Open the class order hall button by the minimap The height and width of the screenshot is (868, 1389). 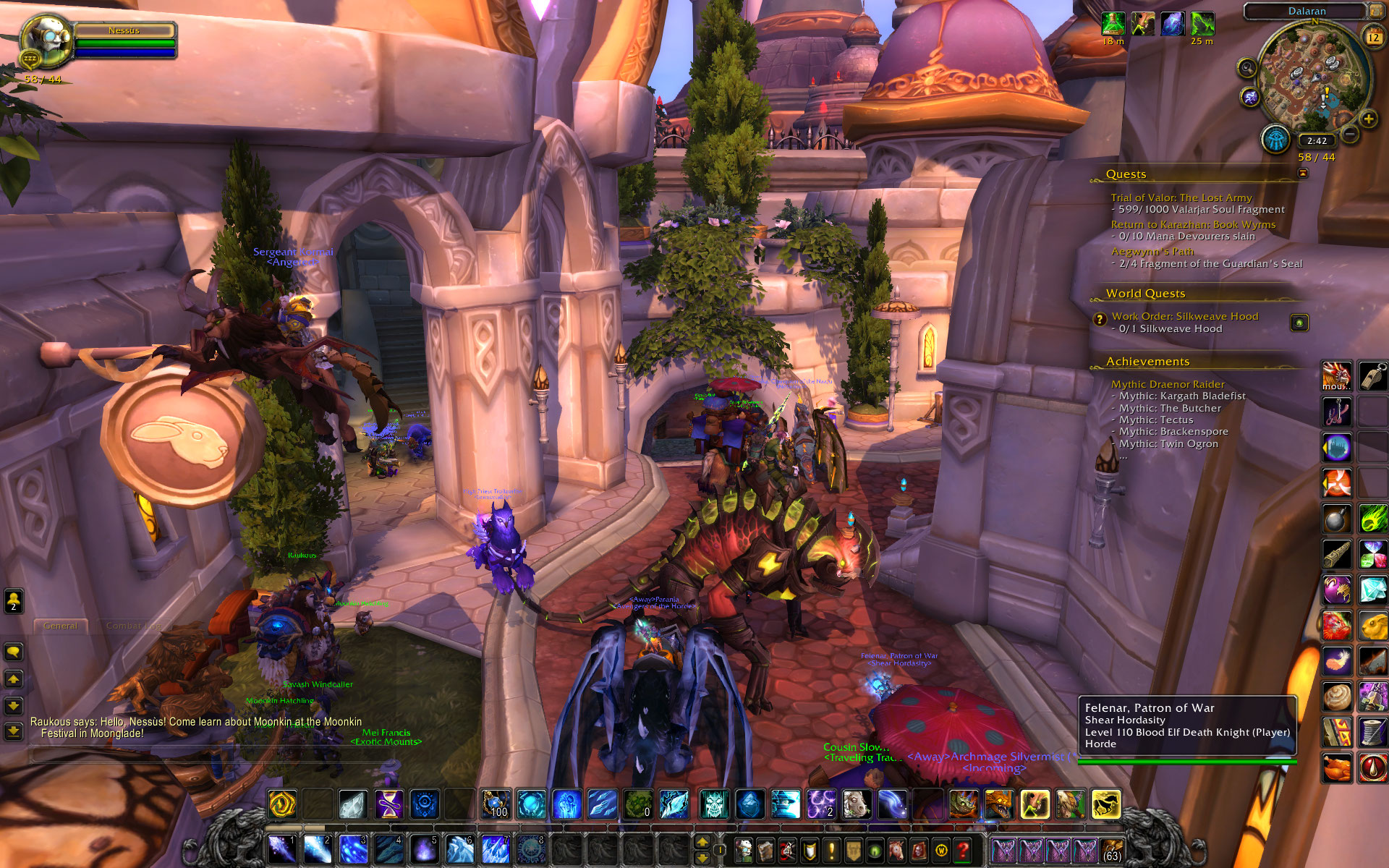click(1275, 139)
